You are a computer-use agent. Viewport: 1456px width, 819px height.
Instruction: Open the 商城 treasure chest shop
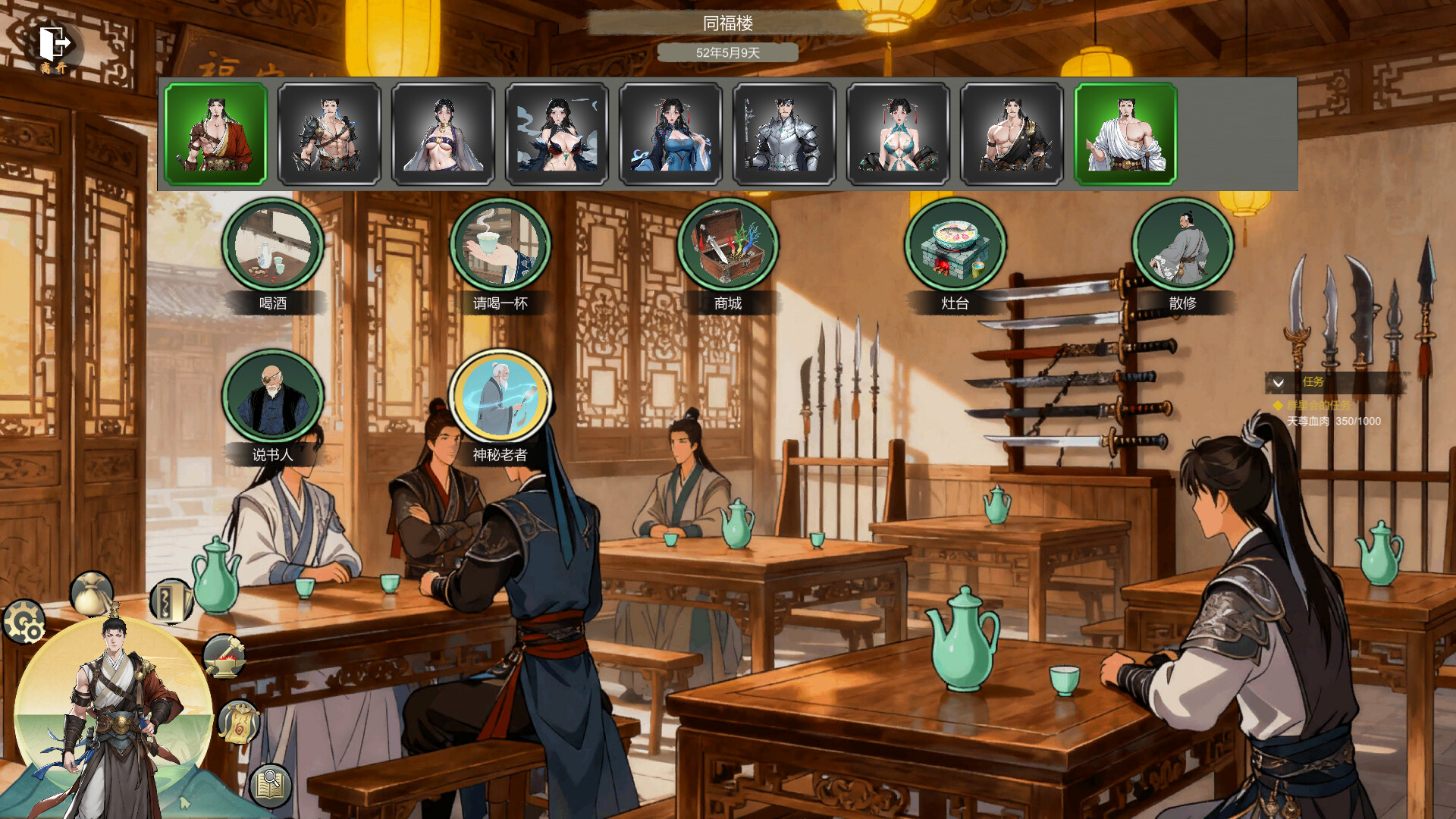click(728, 246)
